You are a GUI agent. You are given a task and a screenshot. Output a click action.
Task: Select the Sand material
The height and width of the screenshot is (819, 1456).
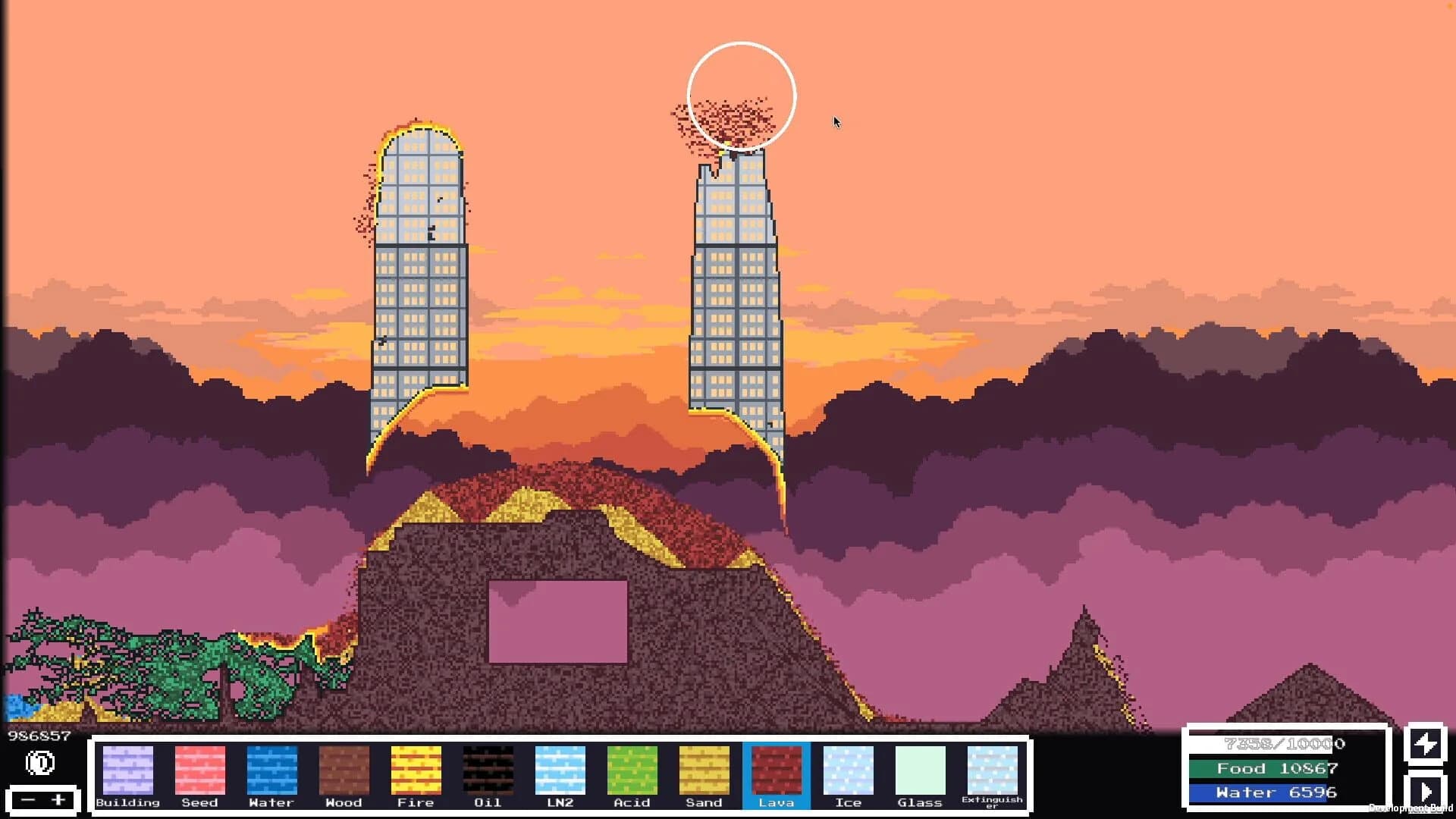pos(704,770)
